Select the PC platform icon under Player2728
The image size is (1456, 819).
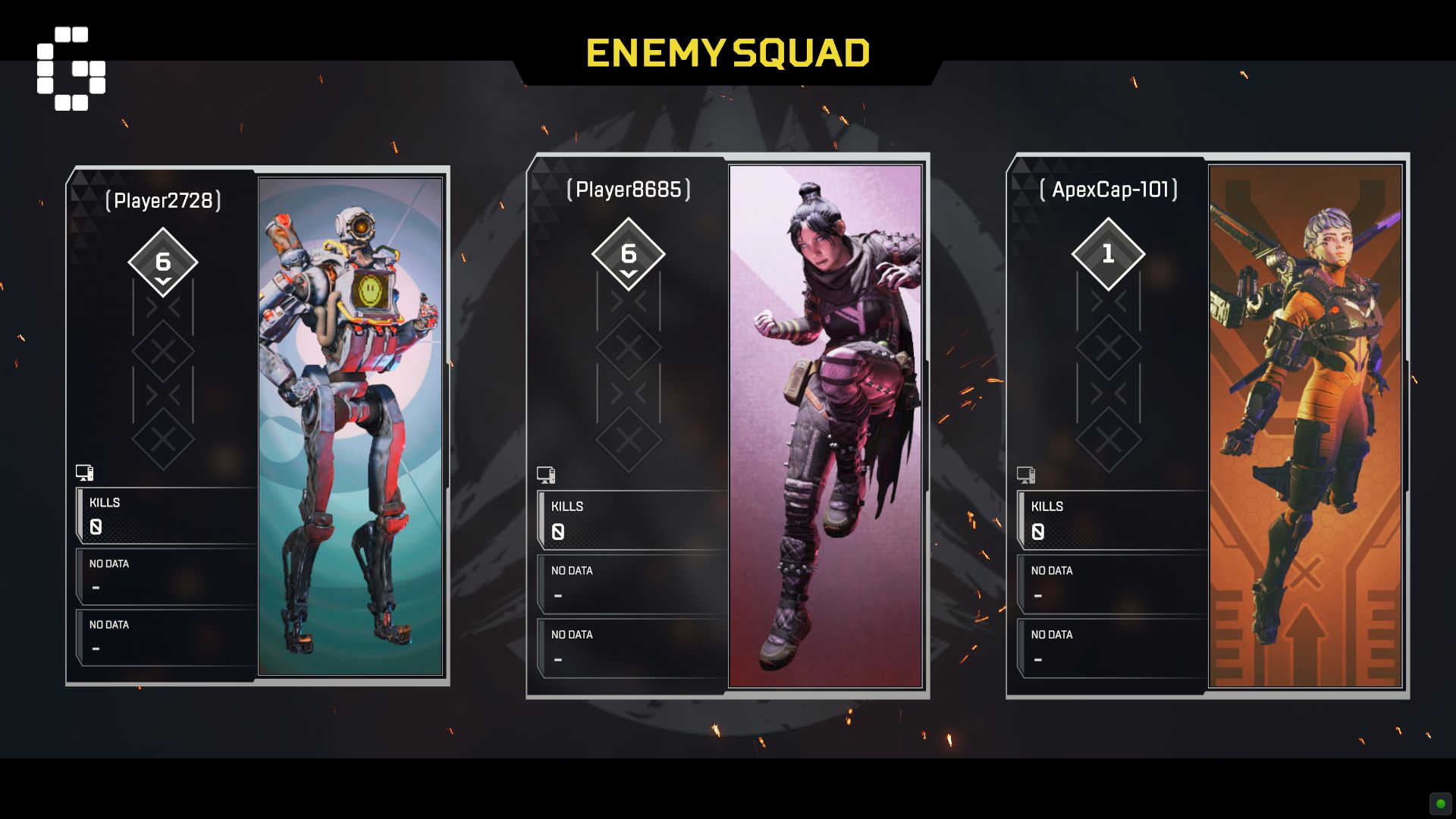[83, 472]
